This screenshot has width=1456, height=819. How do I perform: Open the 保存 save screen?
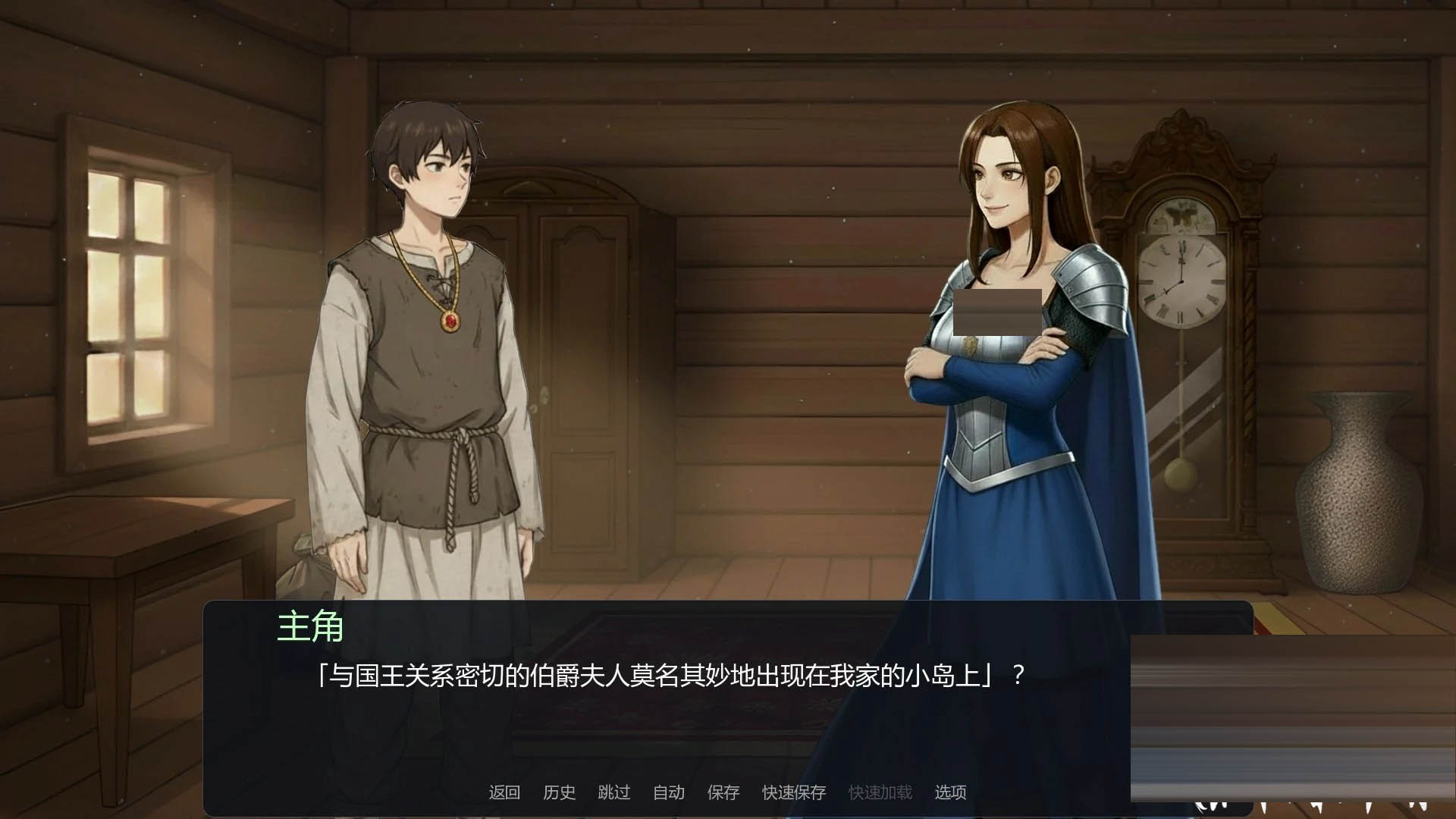click(x=723, y=792)
